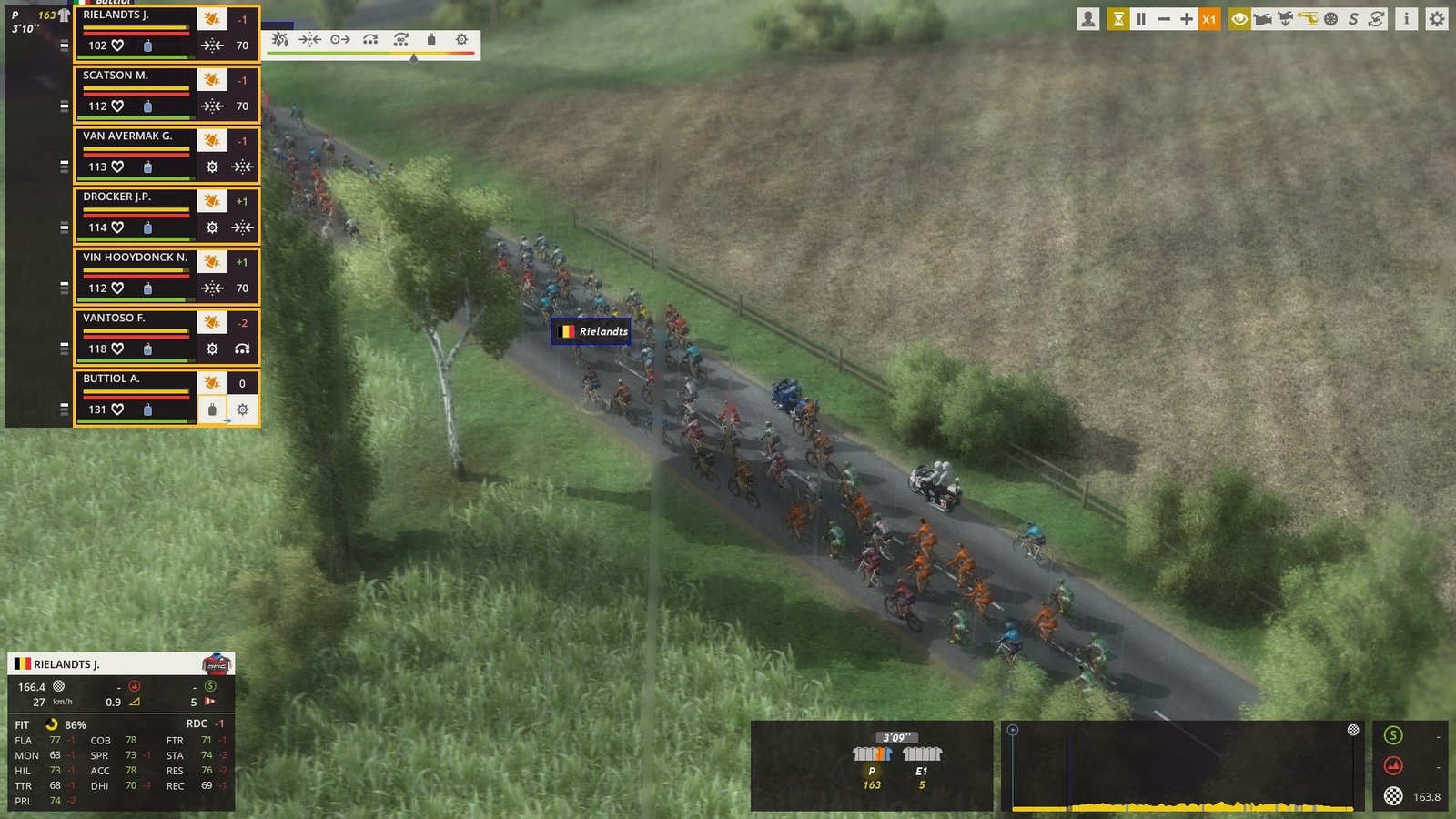Image resolution: width=1456 pixels, height=819 pixels.
Task: Open the rider profile silhouette button
Action: [1087, 19]
